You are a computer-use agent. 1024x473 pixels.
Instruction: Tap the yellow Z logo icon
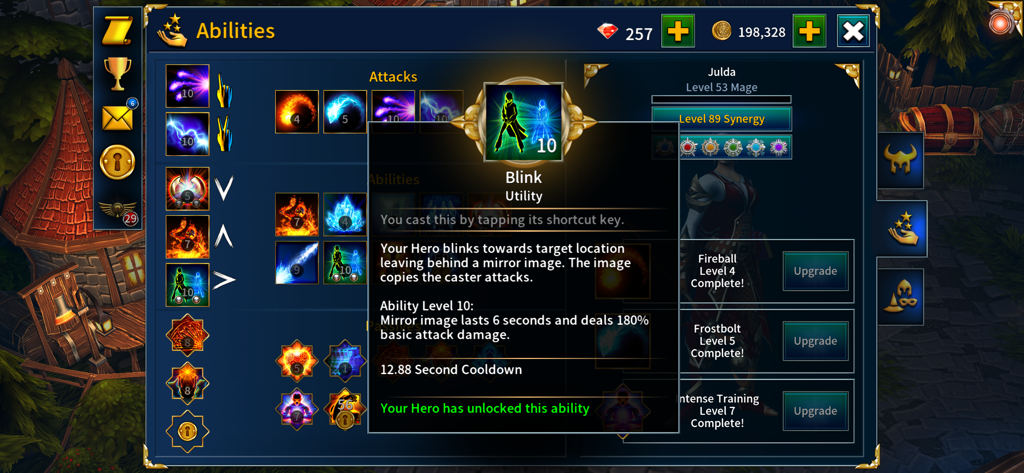click(118, 30)
